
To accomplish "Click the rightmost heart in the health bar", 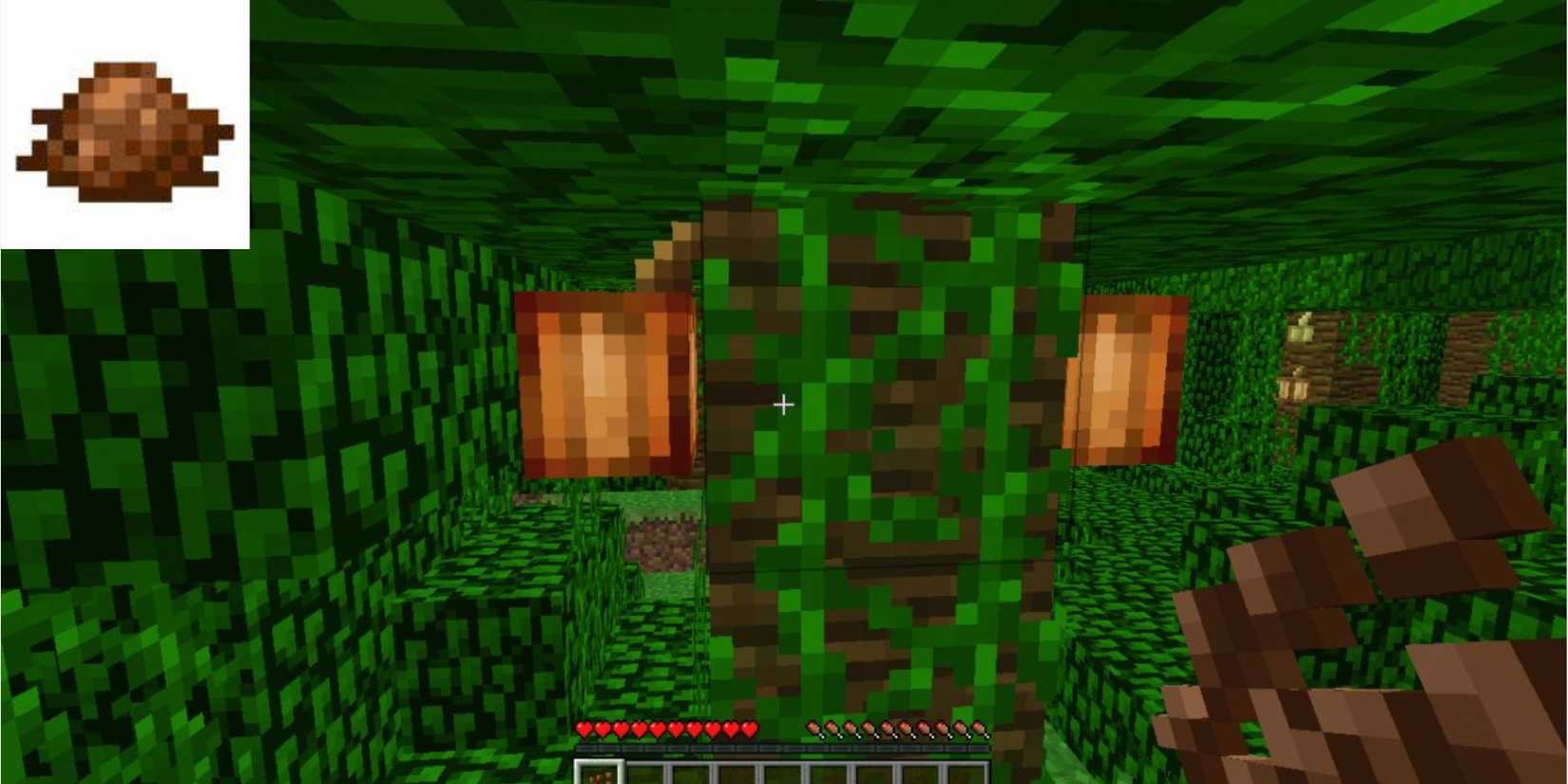I will [747, 730].
